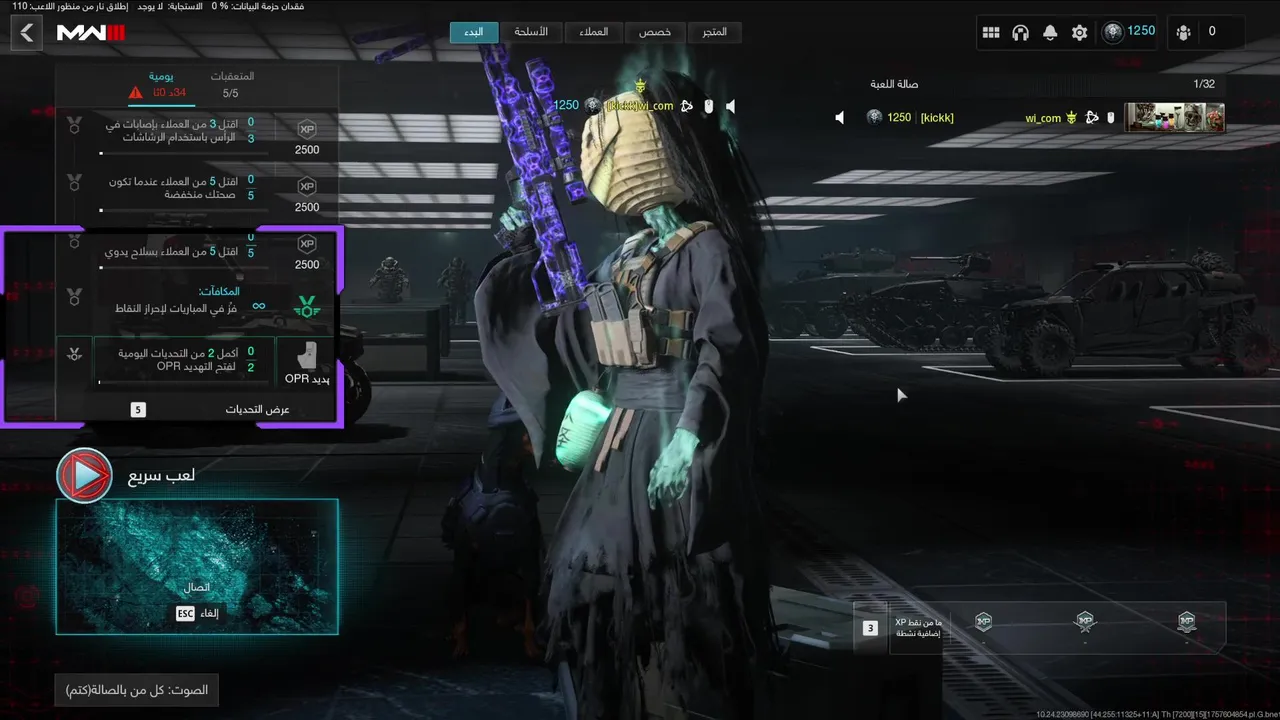Switch to the البدء tab

tap(474, 32)
